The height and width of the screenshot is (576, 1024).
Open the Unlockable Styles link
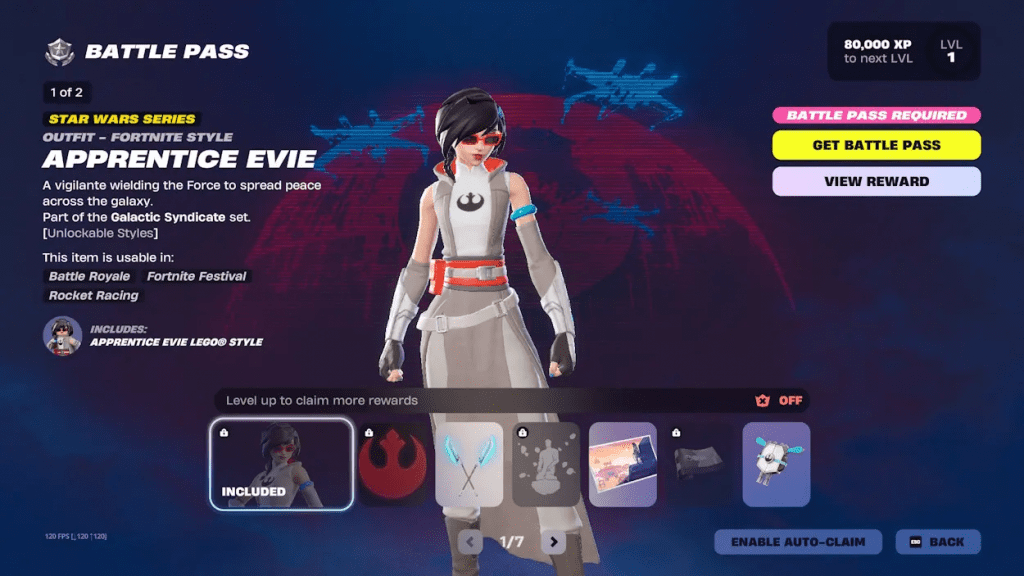pyautogui.click(x=100, y=233)
